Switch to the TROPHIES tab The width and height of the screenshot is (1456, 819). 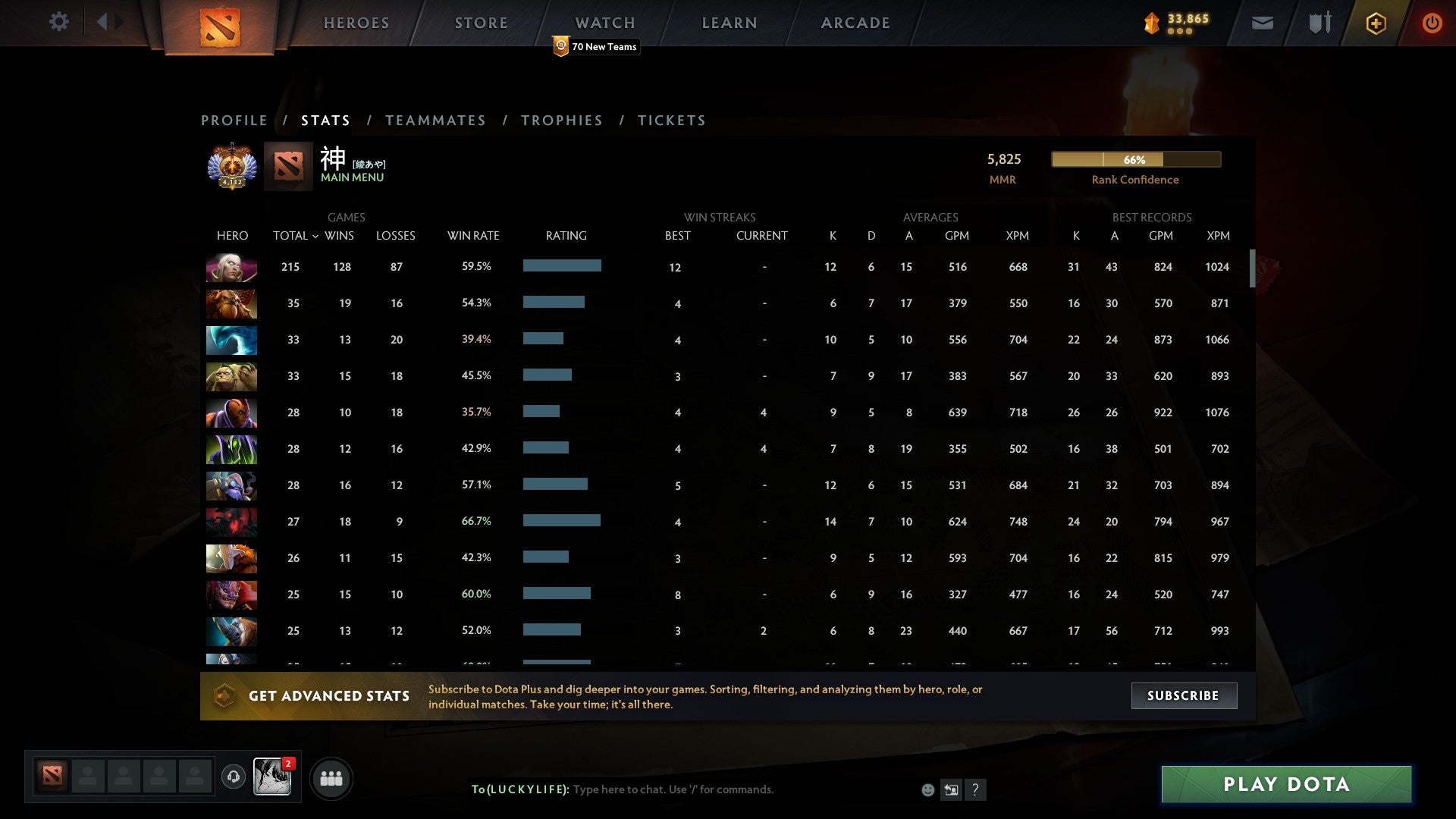[x=561, y=120]
